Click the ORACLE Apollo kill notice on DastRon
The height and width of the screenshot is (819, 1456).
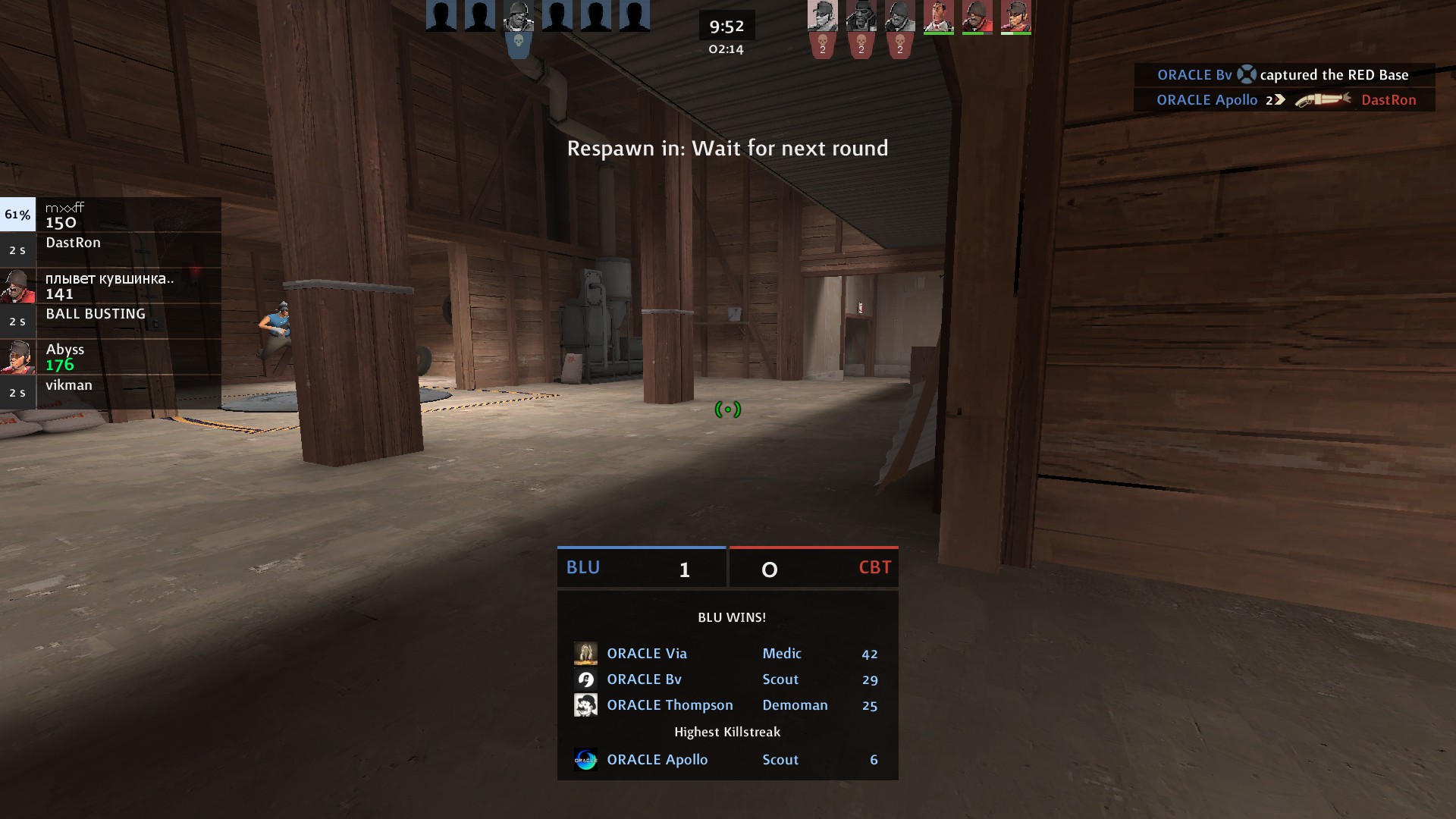[1285, 100]
